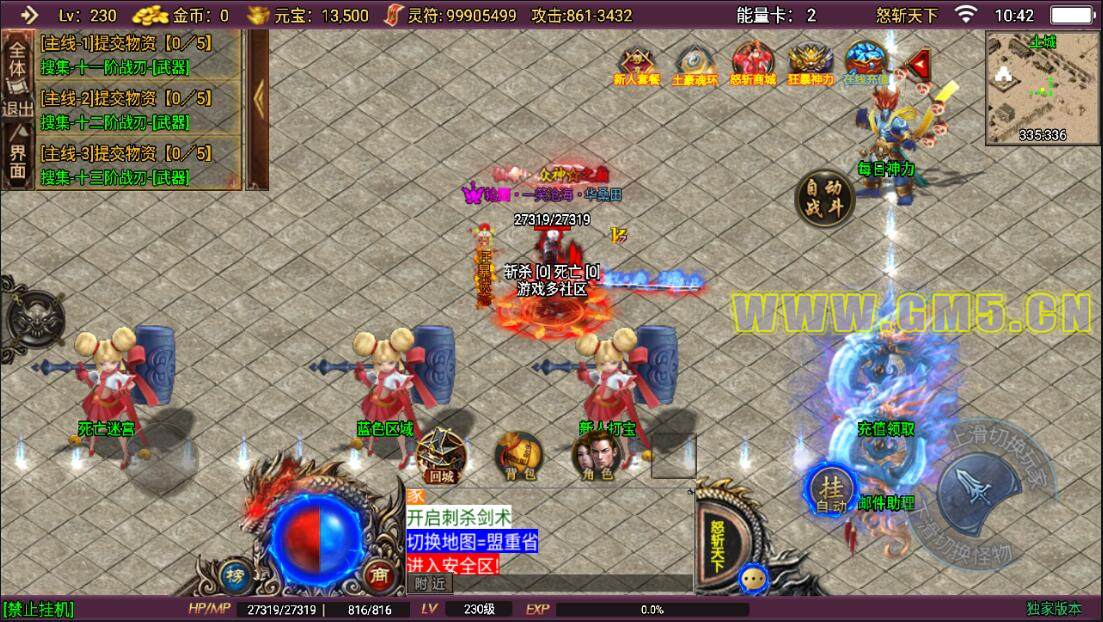1103x622 pixels.
Task: Open the 角色 character sheet
Action: point(593,455)
